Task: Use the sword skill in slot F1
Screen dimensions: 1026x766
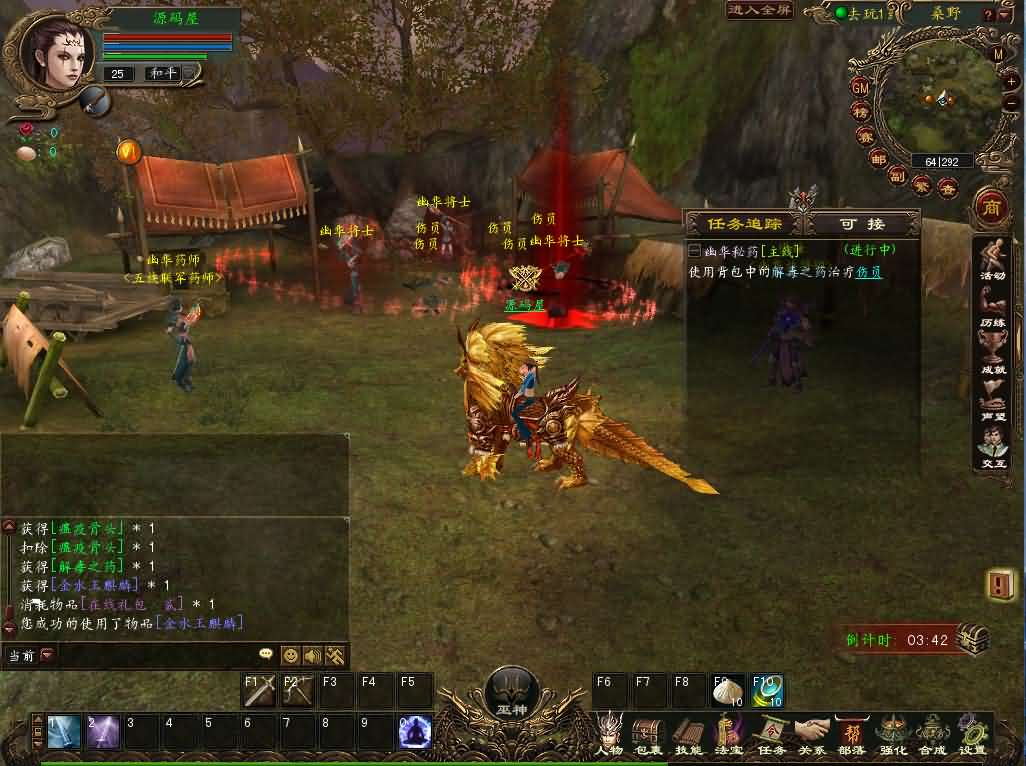Action: (260, 690)
